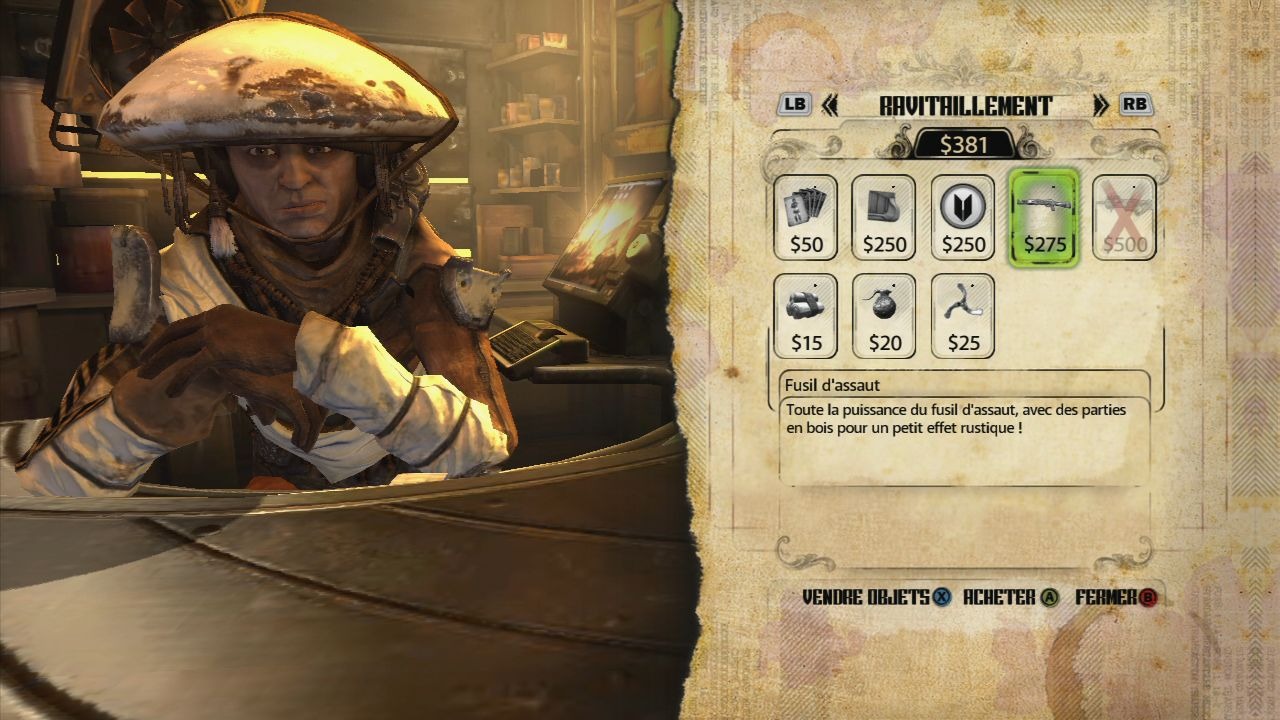Go to the next shop category arrow

pos(1101,106)
